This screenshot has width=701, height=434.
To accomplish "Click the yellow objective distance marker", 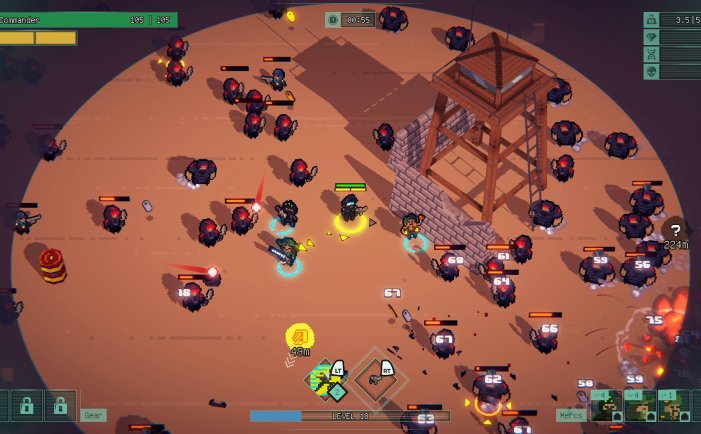I will click(x=299, y=336).
